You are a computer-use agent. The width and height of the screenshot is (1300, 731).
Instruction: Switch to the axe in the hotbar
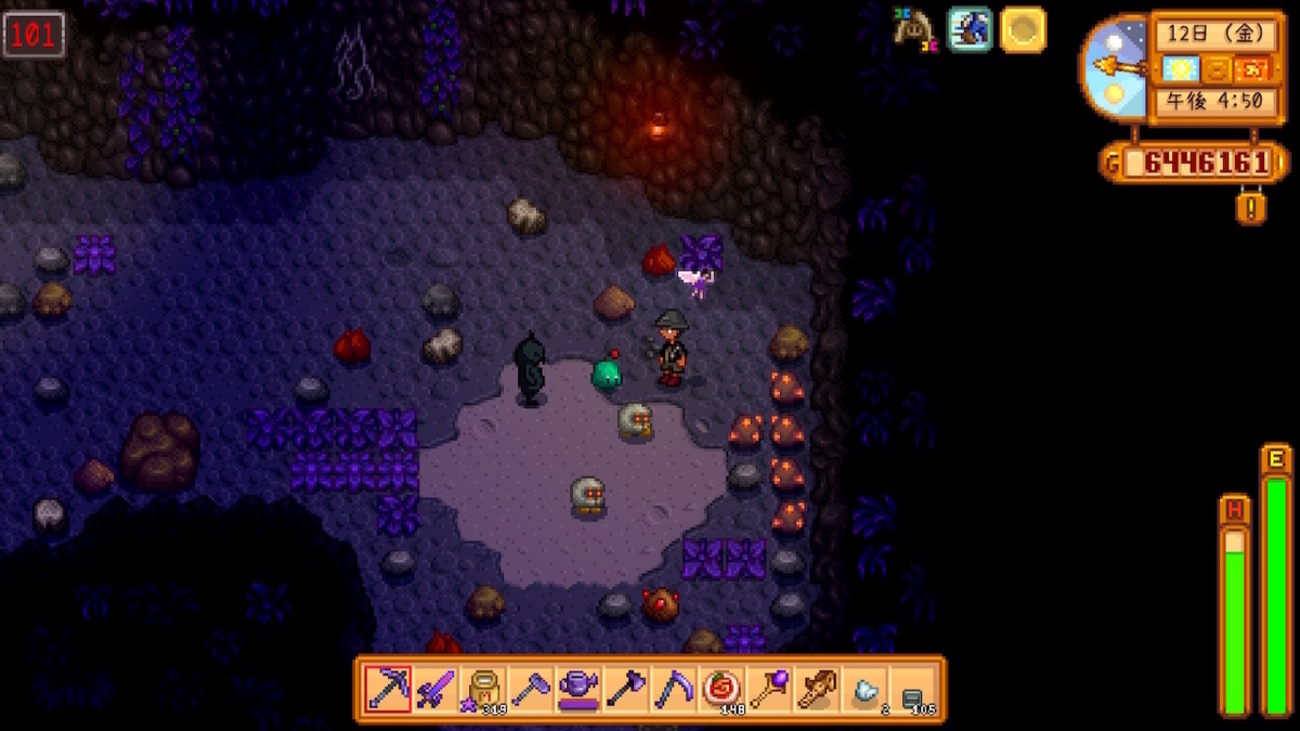point(627,689)
